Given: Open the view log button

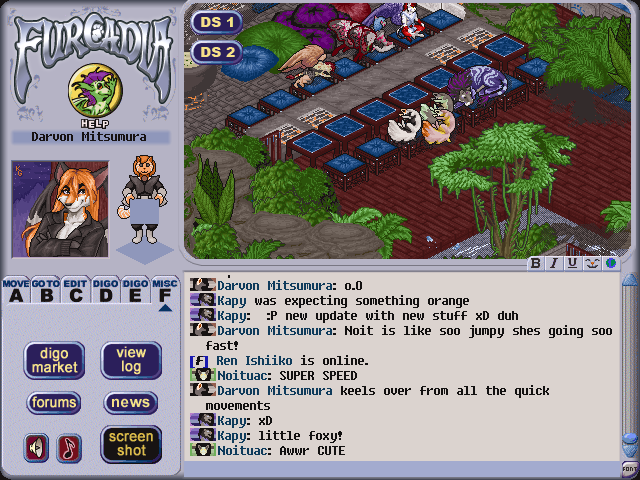Looking at the screenshot, I should (131, 360).
